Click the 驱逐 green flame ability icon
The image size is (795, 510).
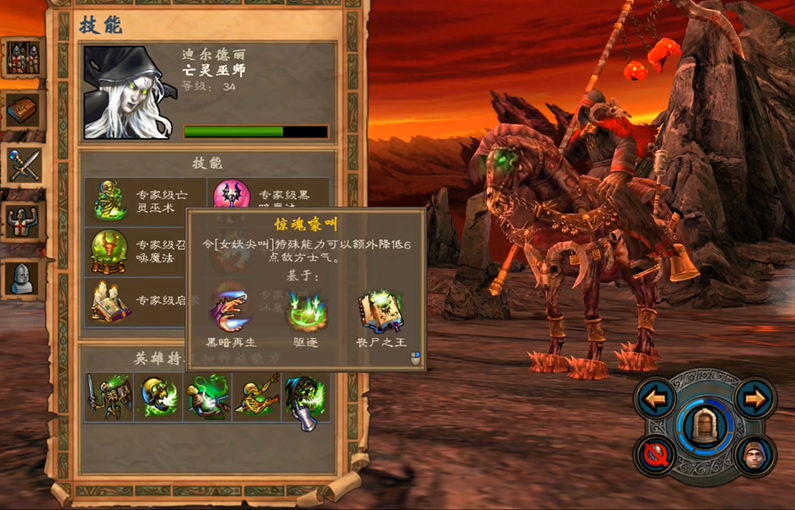click(306, 311)
